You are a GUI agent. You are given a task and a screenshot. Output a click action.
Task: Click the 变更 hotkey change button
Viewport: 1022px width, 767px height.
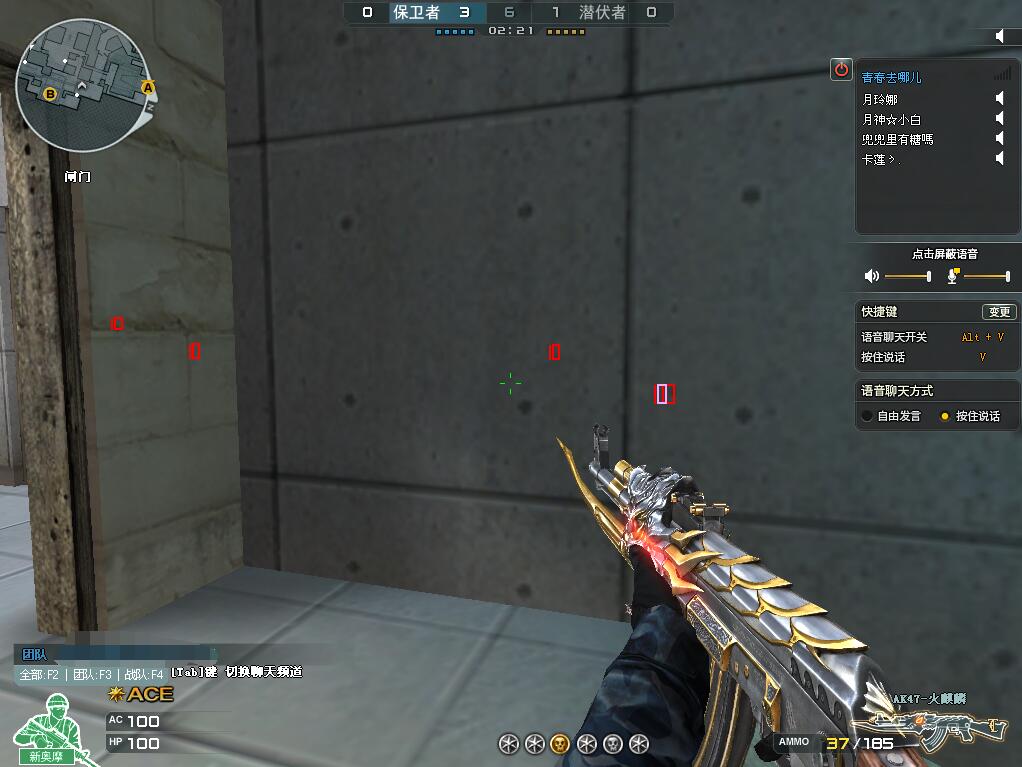pos(998,312)
